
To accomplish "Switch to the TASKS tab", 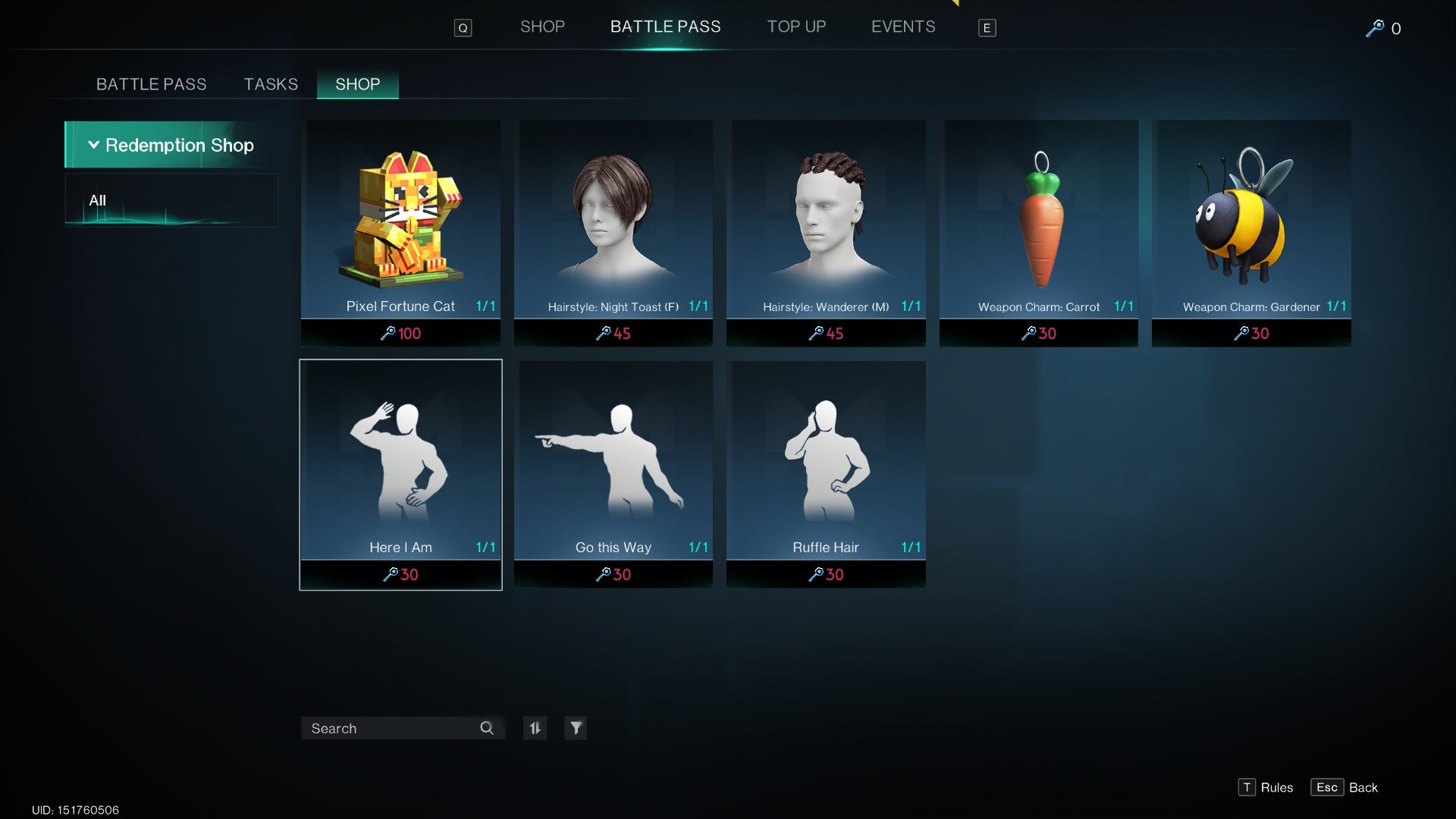I will pos(271,84).
